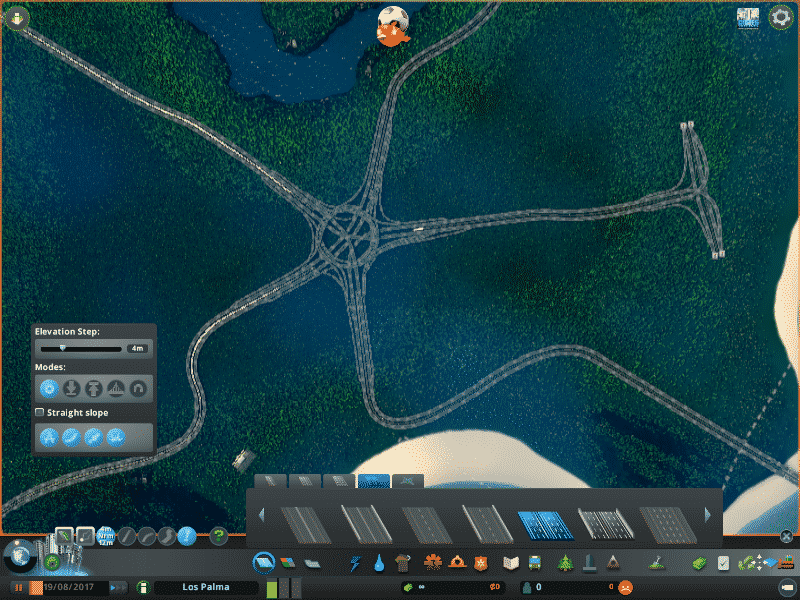Open the public transport bus menu
The image size is (800, 600).
[x=536, y=563]
